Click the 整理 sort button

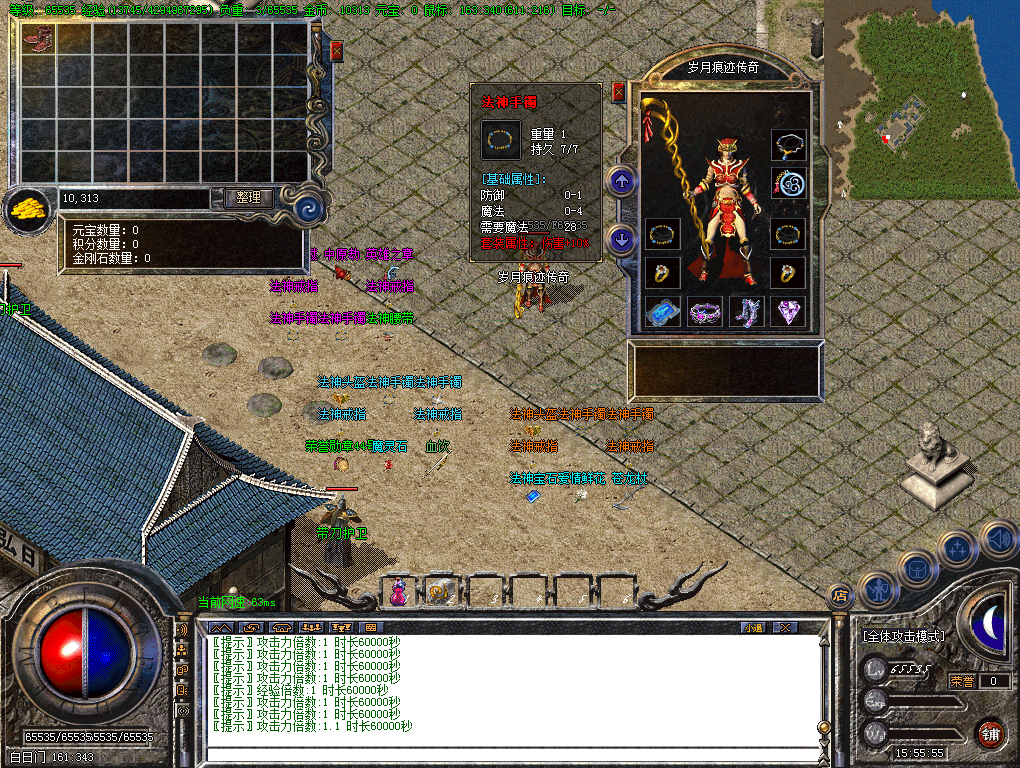pos(248,198)
